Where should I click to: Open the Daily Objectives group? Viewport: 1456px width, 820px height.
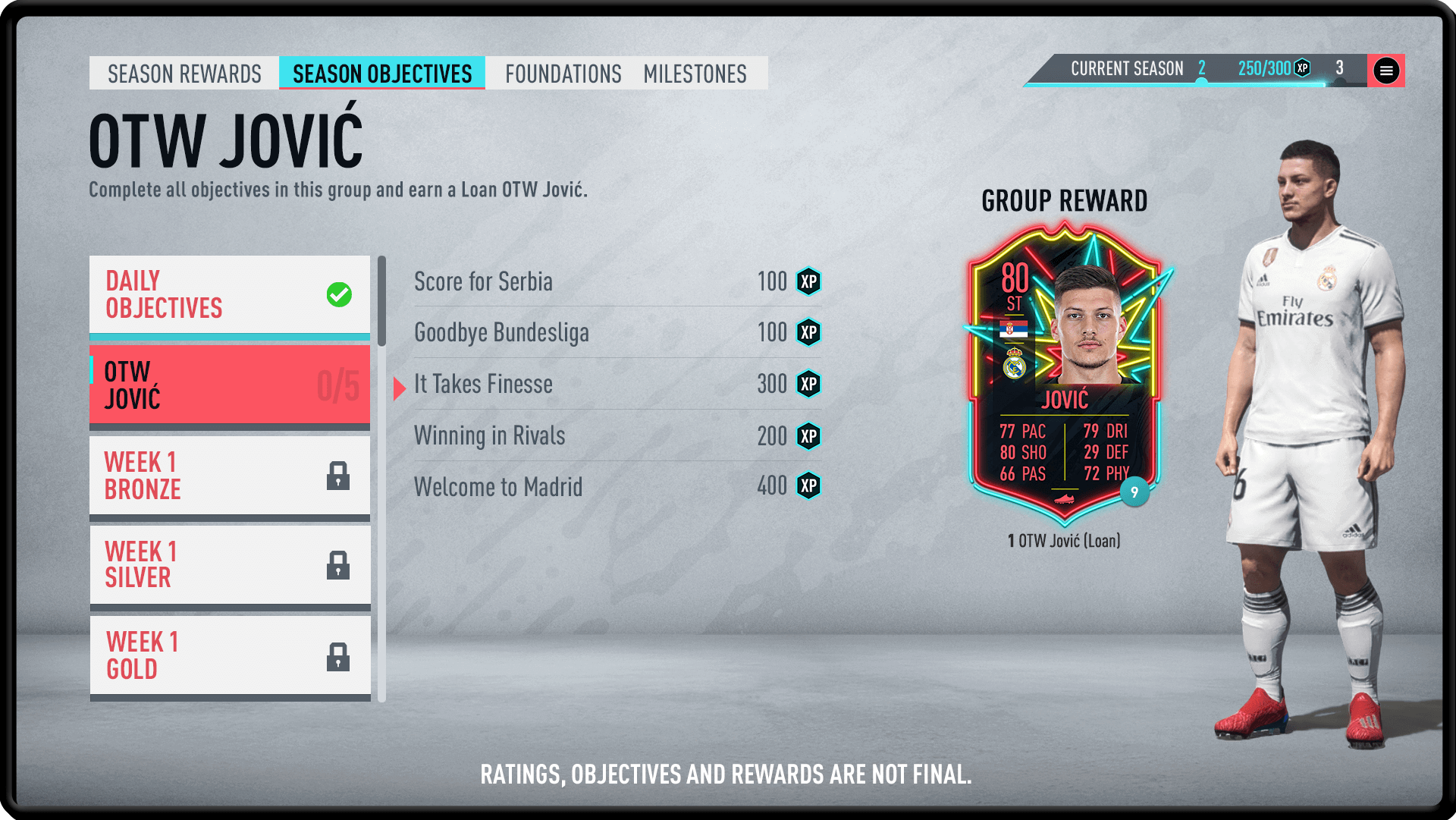pyautogui.click(x=229, y=294)
